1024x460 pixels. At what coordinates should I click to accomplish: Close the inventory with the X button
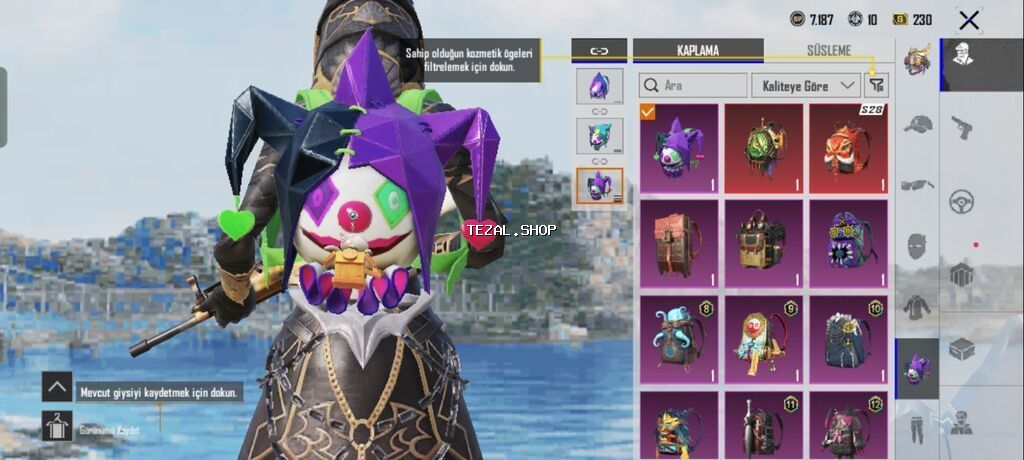[x=968, y=20]
